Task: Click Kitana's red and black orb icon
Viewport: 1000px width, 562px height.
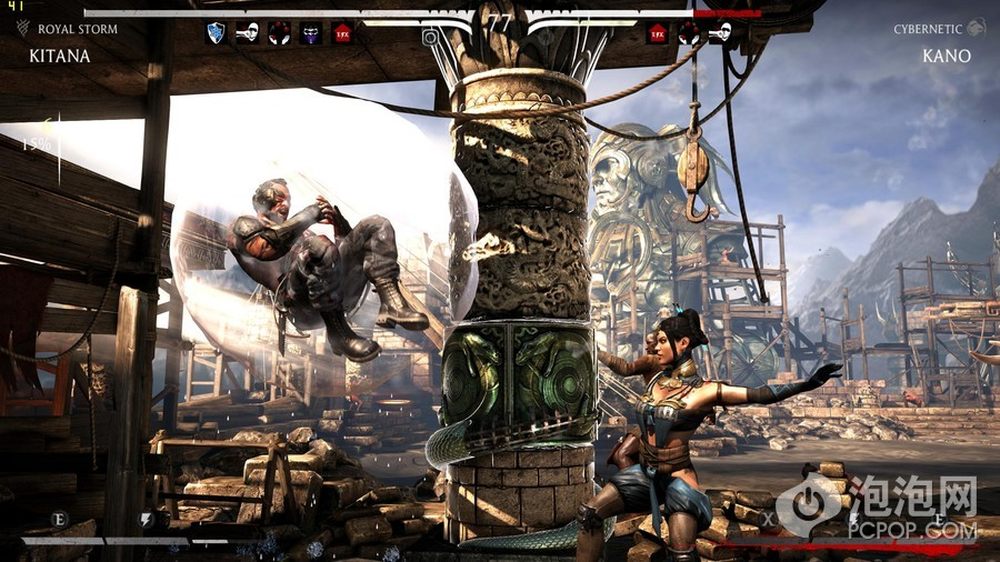Action: pos(279,33)
